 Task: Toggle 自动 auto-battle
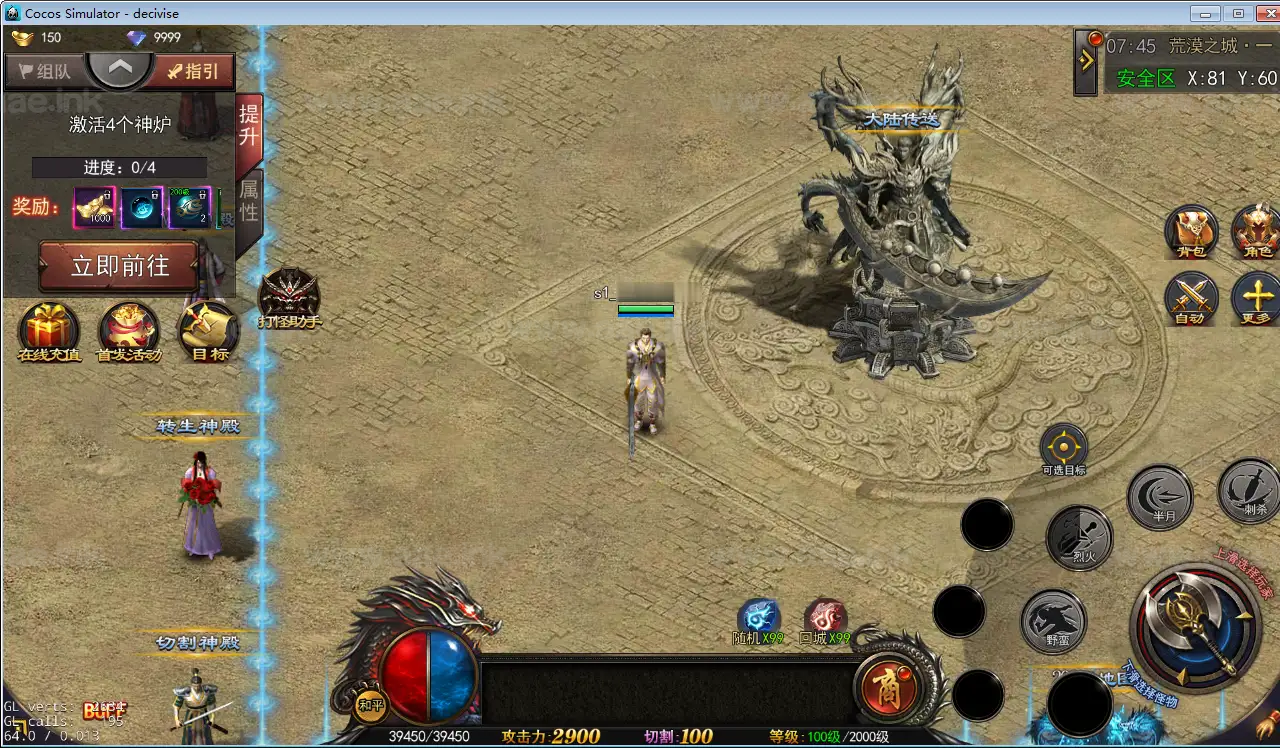click(x=1191, y=298)
